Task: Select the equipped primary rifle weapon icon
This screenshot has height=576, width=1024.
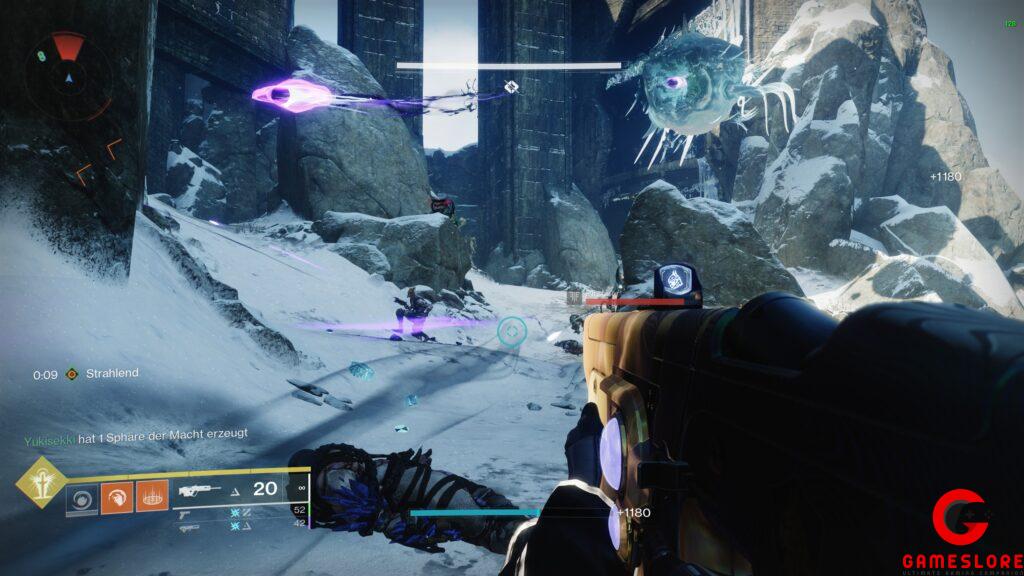Action: (x=201, y=490)
